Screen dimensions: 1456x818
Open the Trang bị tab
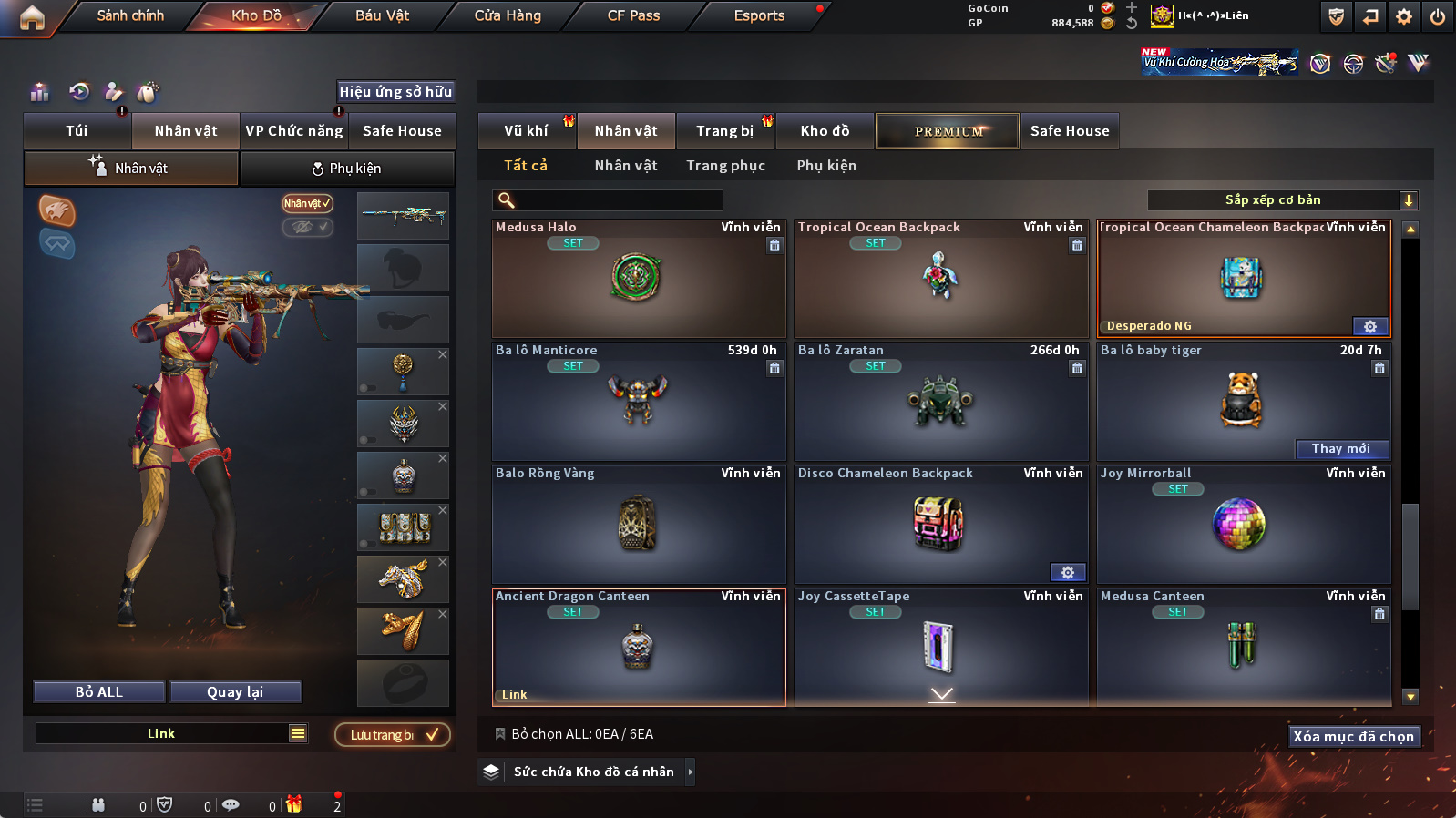[724, 131]
